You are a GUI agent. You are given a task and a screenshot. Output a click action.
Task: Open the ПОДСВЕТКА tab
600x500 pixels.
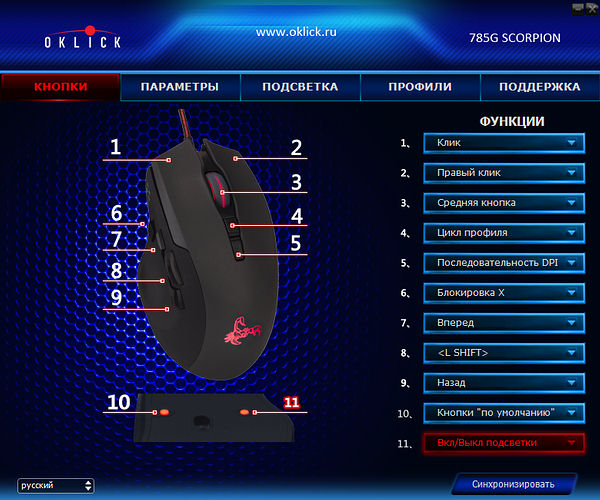click(300, 87)
